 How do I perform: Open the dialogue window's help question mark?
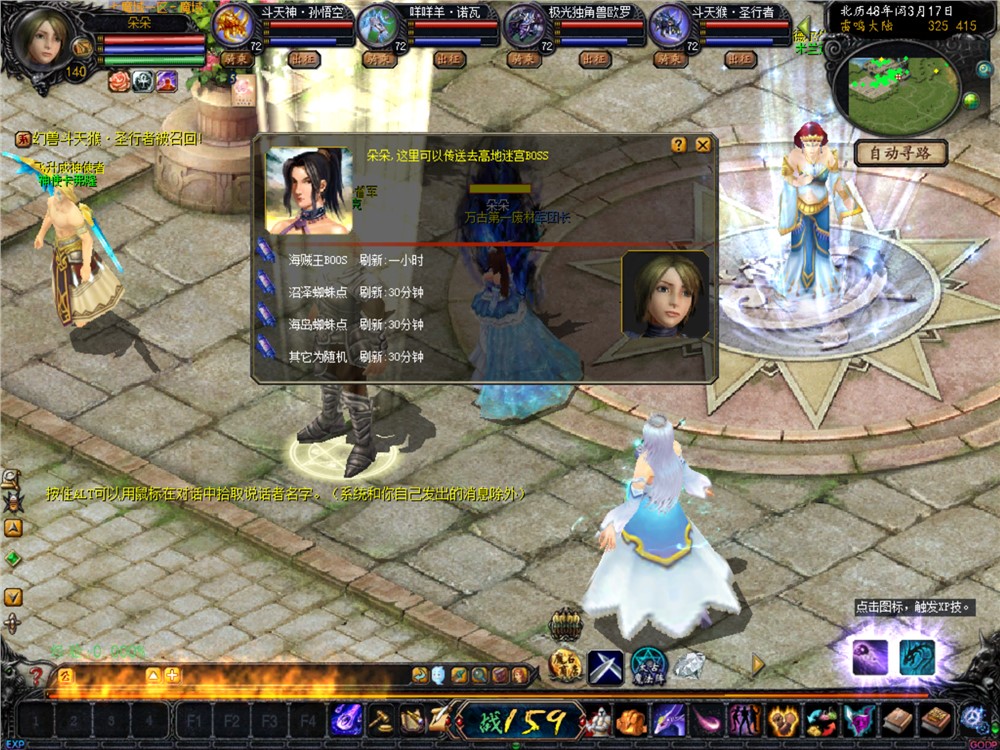coord(679,145)
